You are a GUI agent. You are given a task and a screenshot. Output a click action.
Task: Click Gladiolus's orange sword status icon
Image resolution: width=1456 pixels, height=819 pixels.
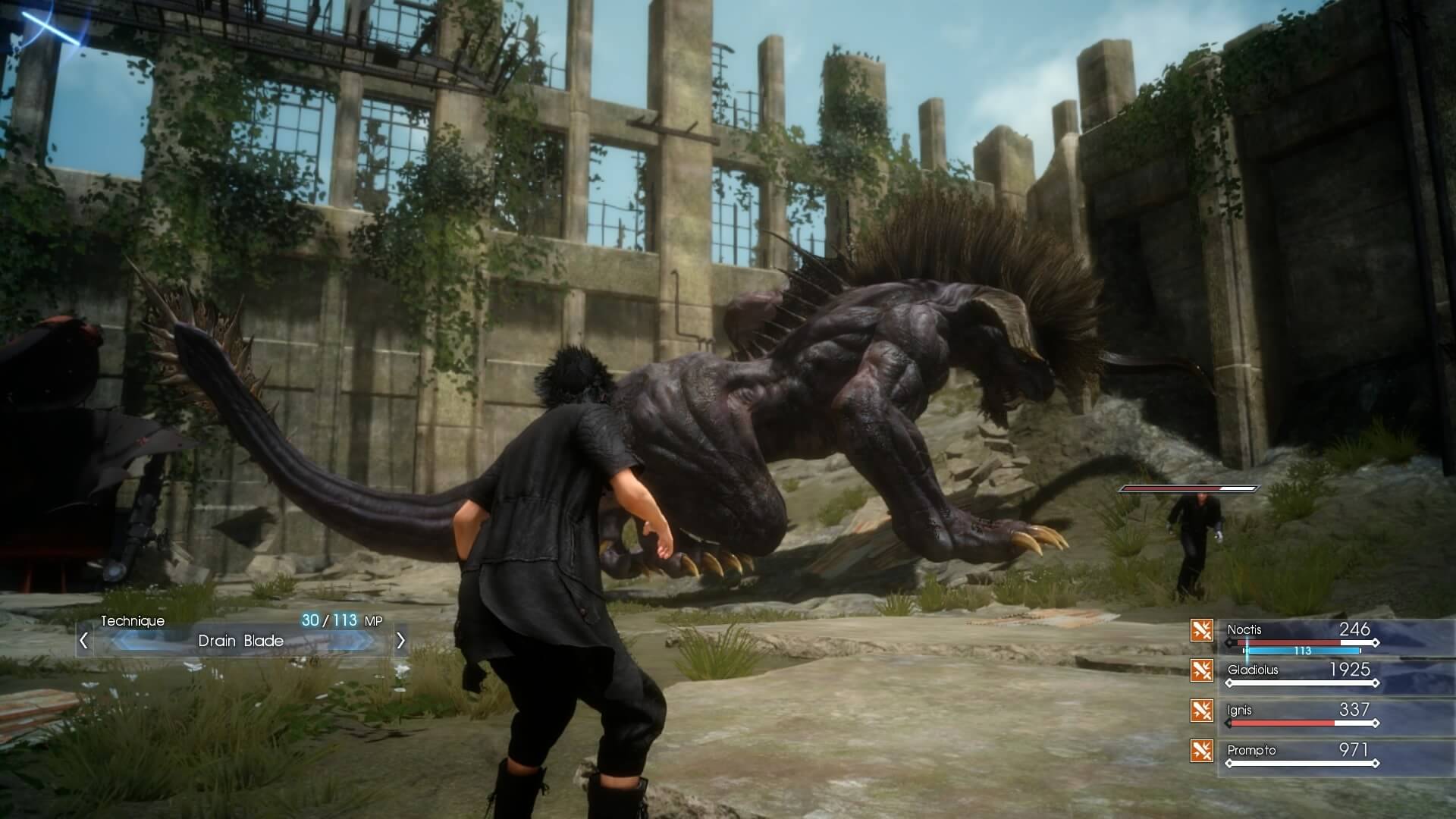(x=1201, y=670)
